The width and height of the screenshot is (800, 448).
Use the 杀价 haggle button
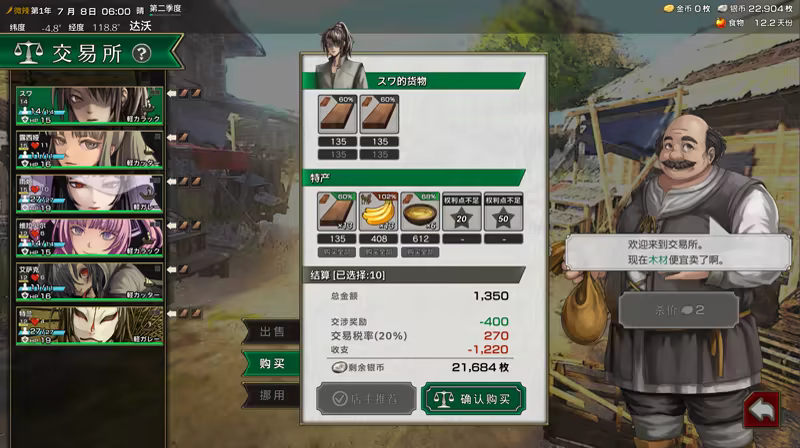(677, 310)
